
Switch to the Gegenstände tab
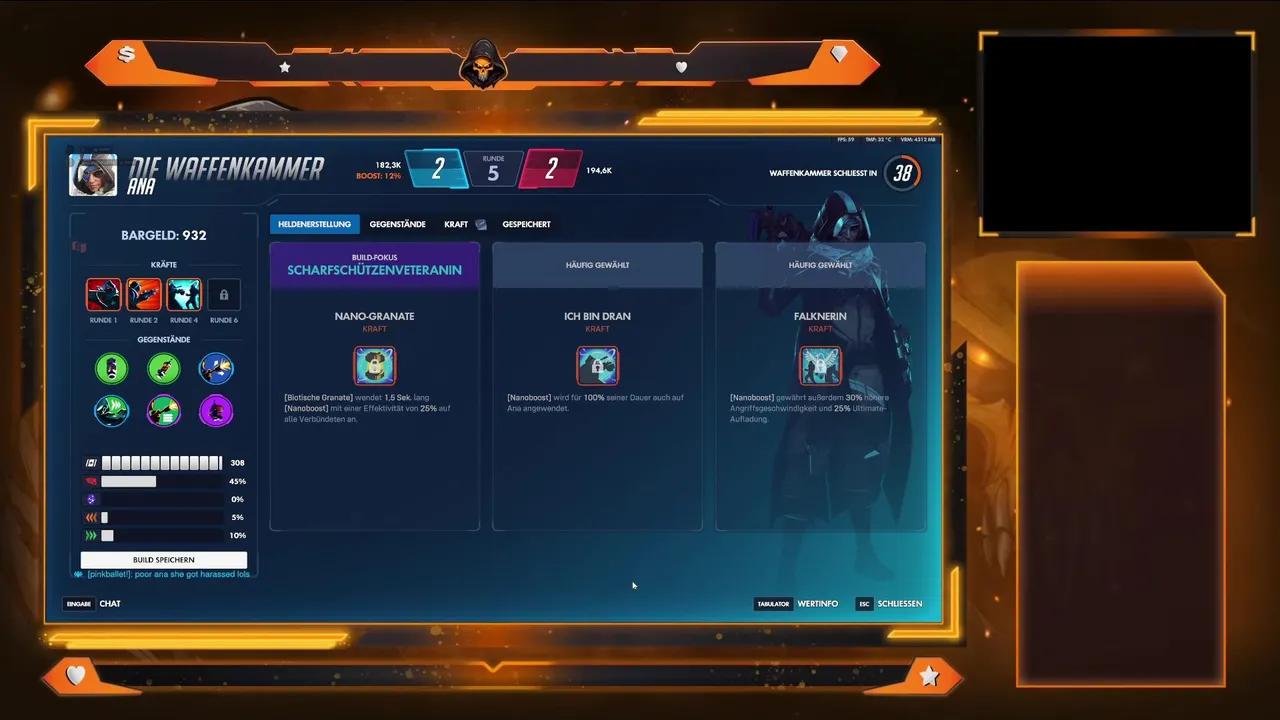coord(397,224)
